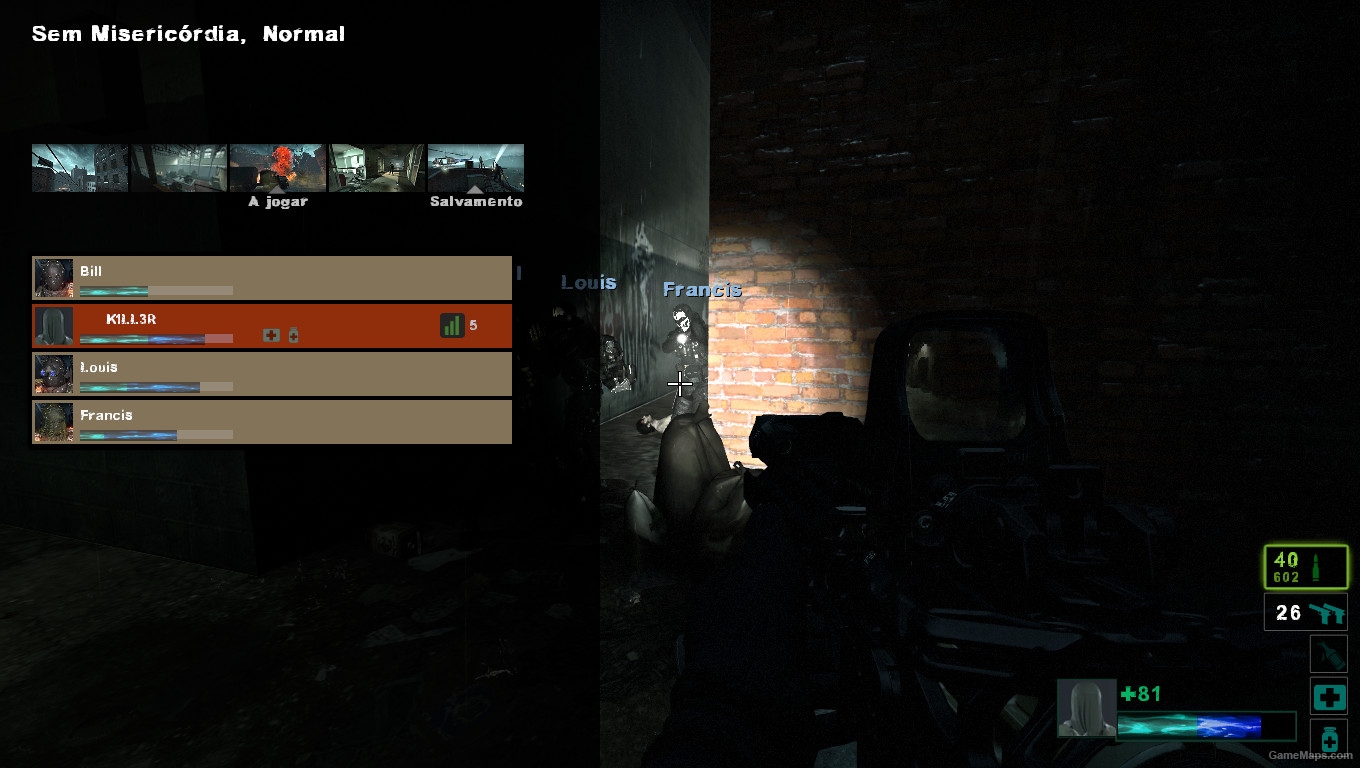Click the first aid cross icon on KILL3R's row
The image size is (1360, 768).
point(271,335)
